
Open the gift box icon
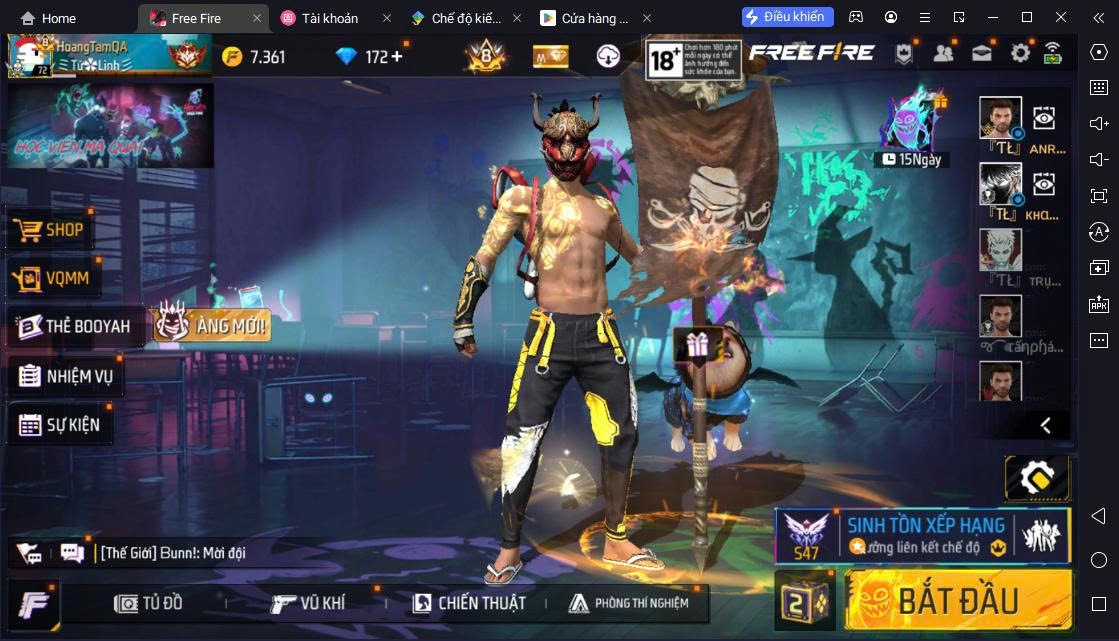tap(695, 343)
